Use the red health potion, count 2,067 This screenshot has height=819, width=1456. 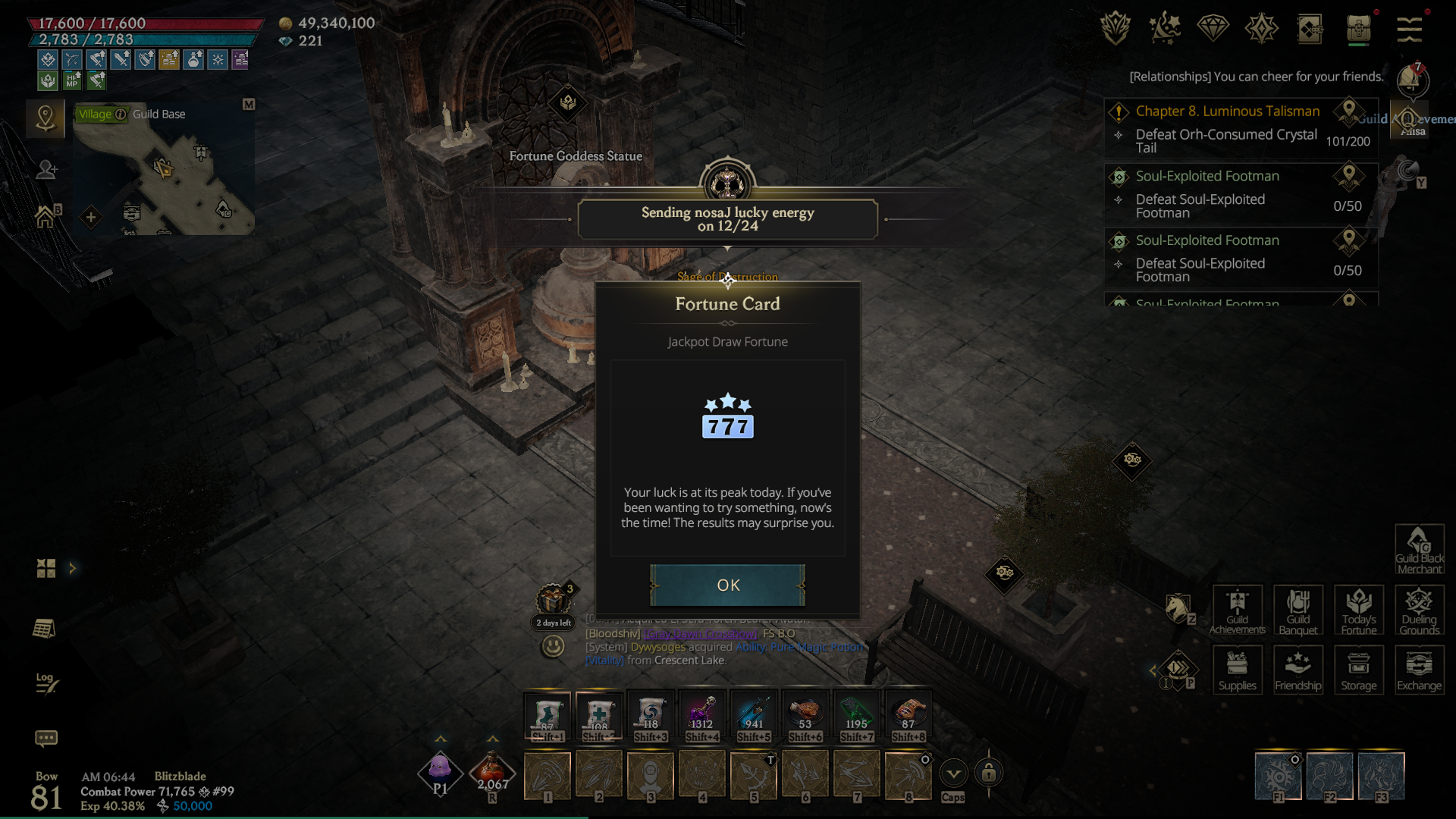pos(492,773)
